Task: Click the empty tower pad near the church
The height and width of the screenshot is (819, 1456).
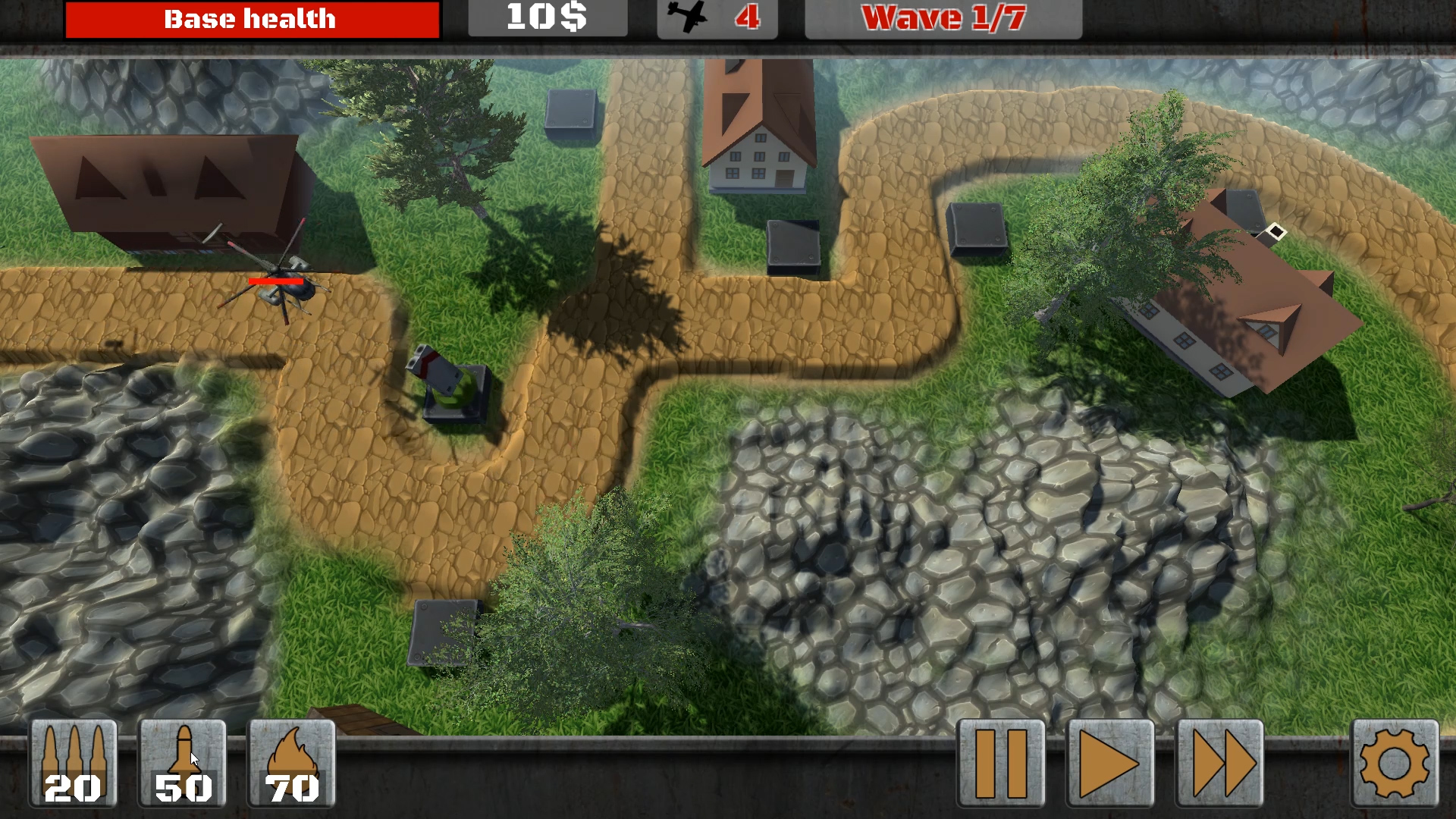Action: 794,243
